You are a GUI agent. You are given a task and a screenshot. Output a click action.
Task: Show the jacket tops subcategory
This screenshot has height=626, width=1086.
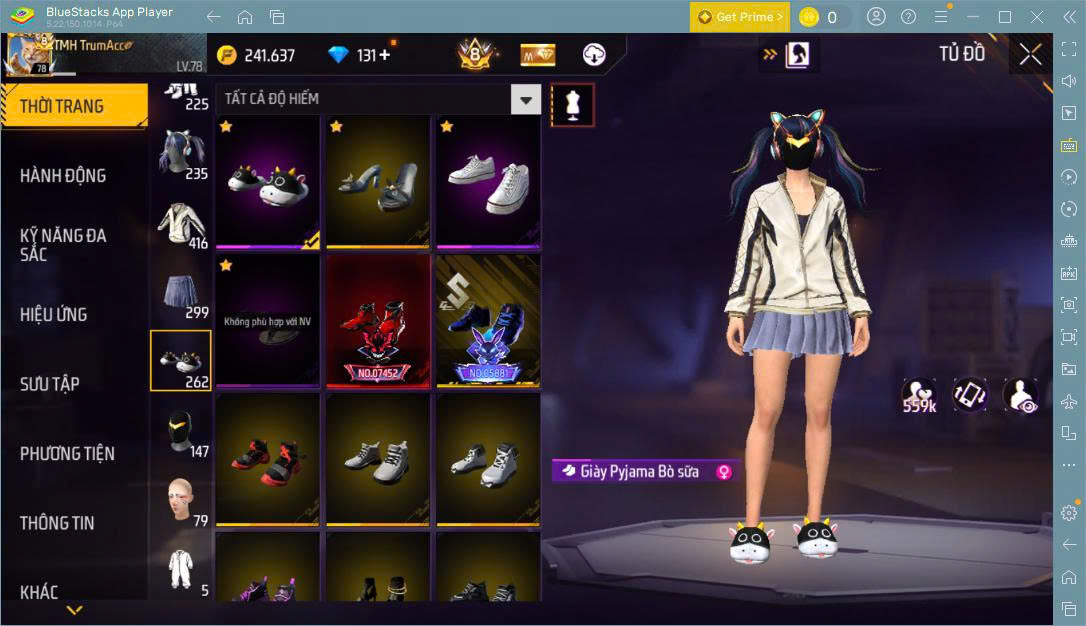[x=181, y=225]
